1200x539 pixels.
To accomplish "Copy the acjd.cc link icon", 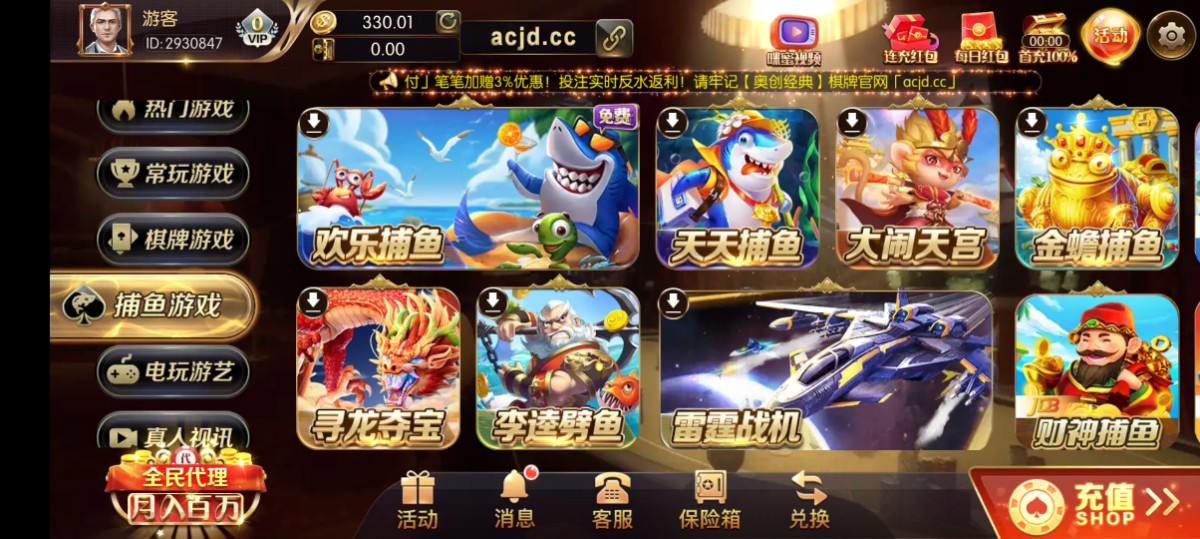I will pyautogui.click(x=614, y=38).
